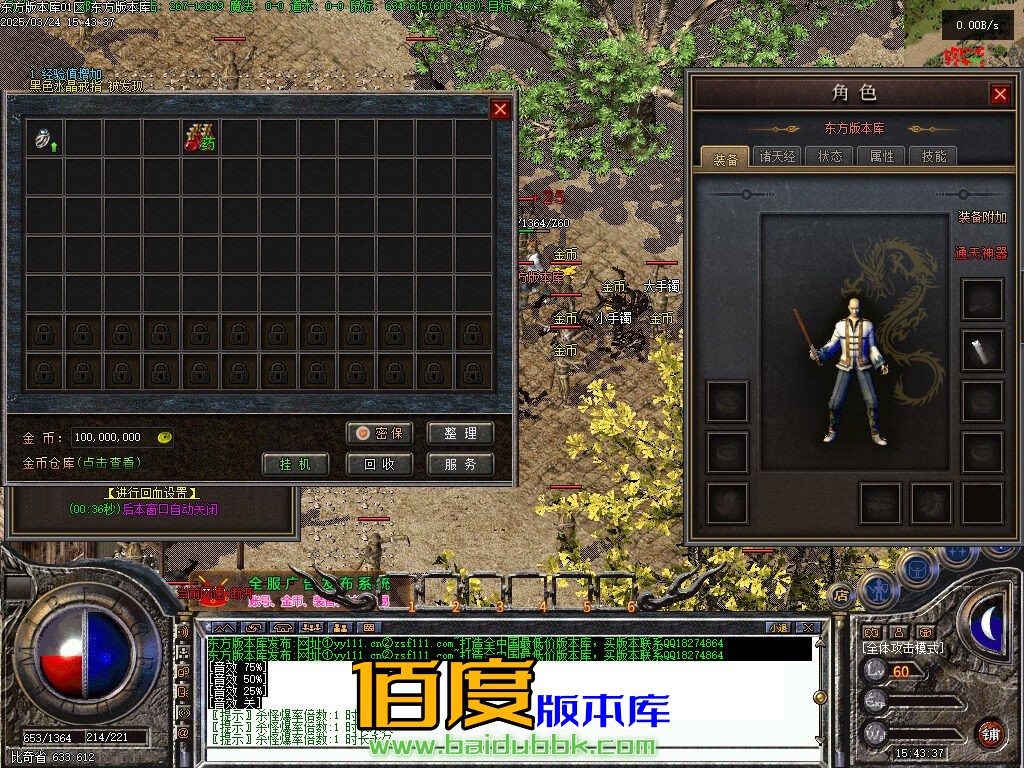Open the 挂机 auto-play option

pyautogui.click(x=296, y=464)
